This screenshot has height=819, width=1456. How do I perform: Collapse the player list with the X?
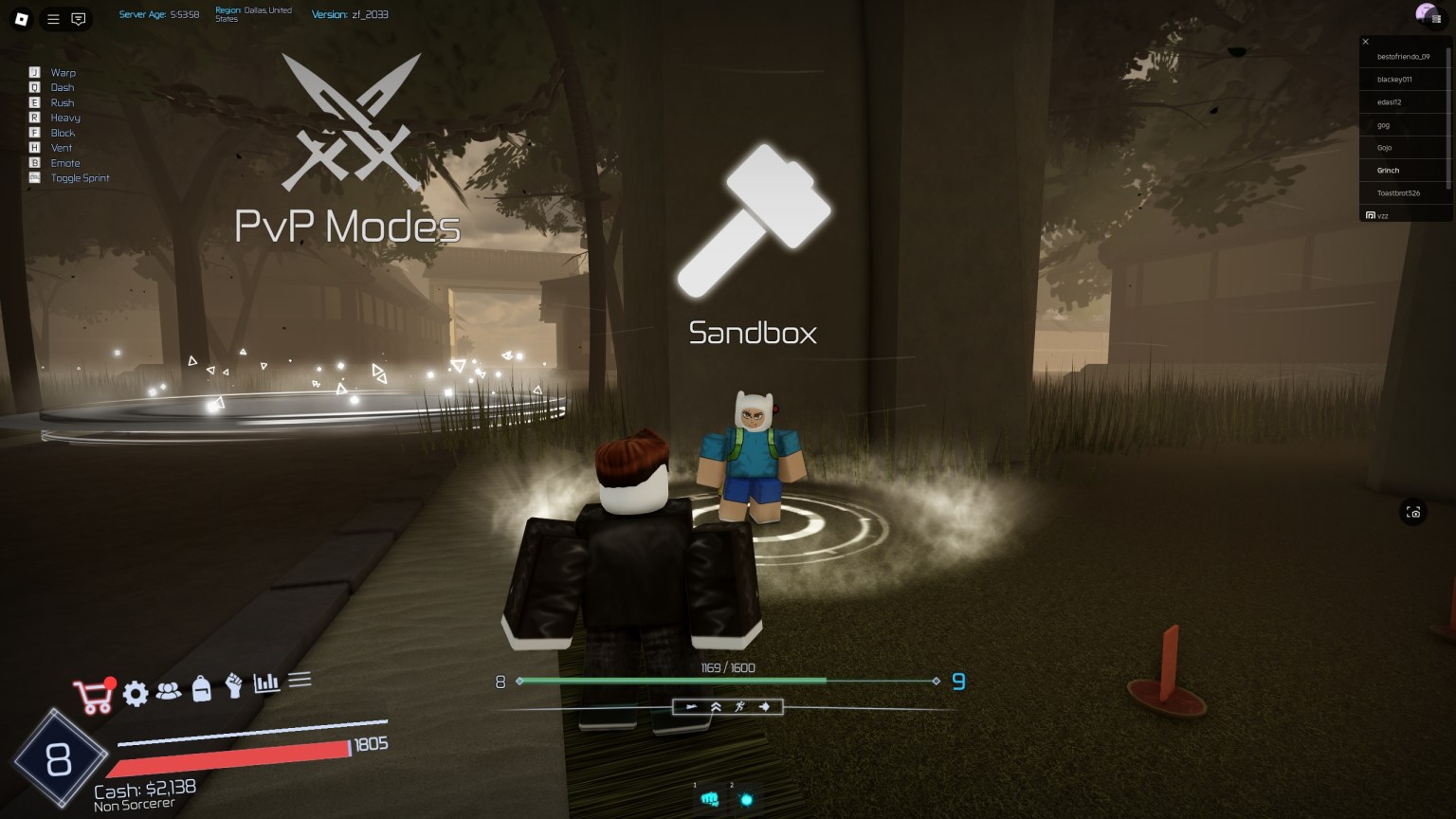pos(1365,42)
